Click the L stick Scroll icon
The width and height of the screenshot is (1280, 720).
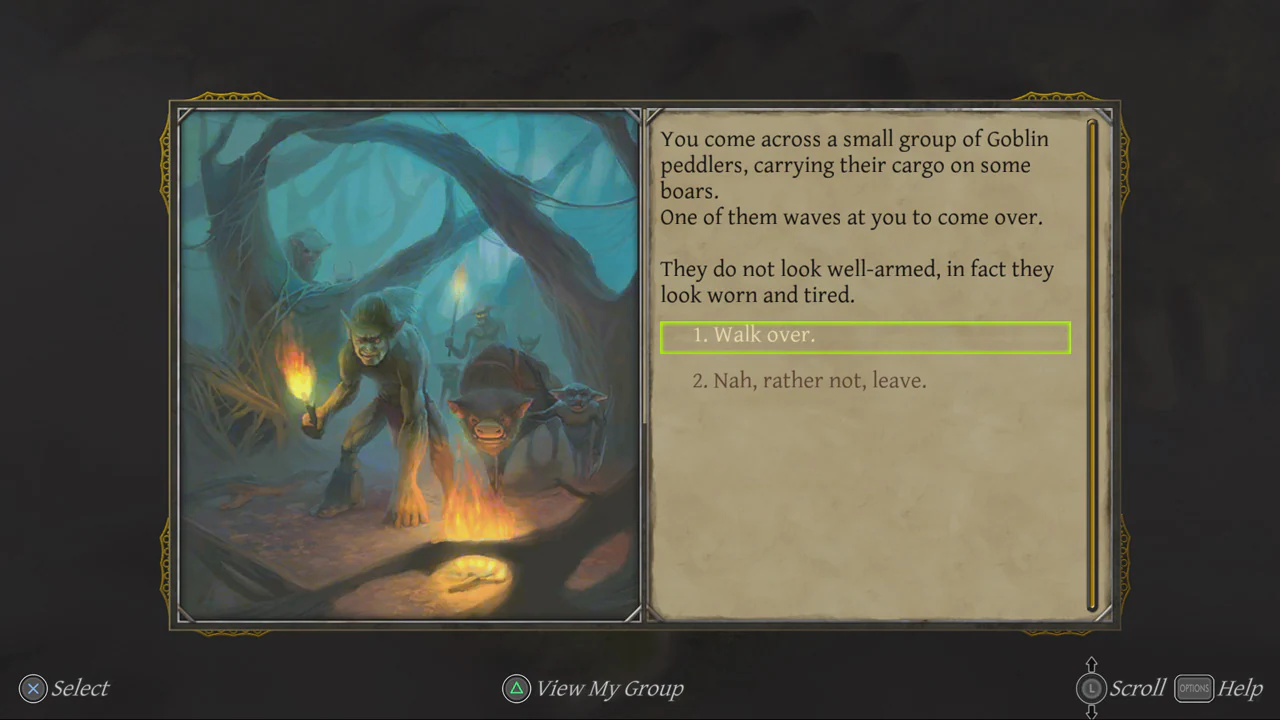pos(1092,688)
